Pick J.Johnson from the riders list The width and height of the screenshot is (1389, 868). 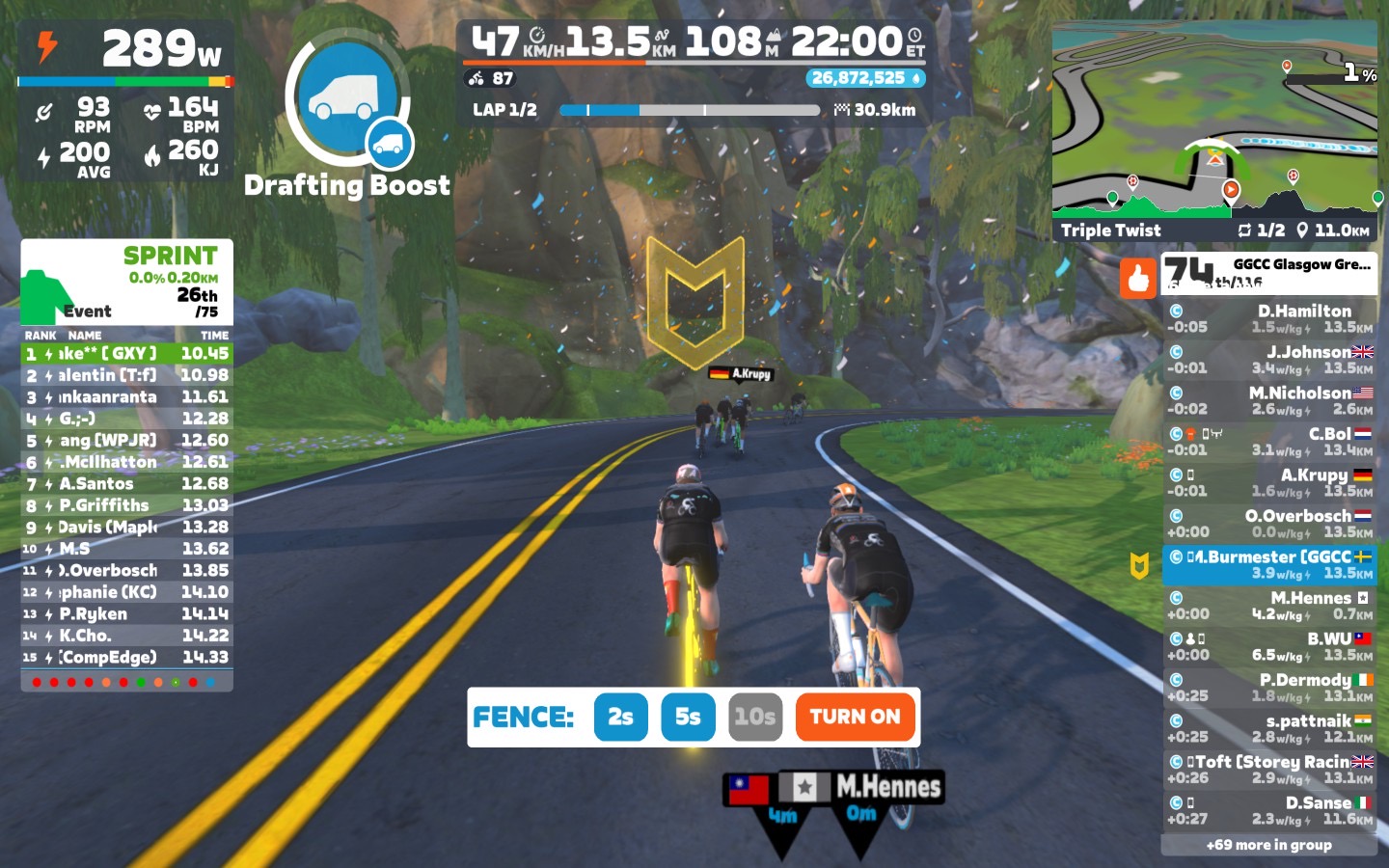pyautogui.click(x=1269, y=360)
